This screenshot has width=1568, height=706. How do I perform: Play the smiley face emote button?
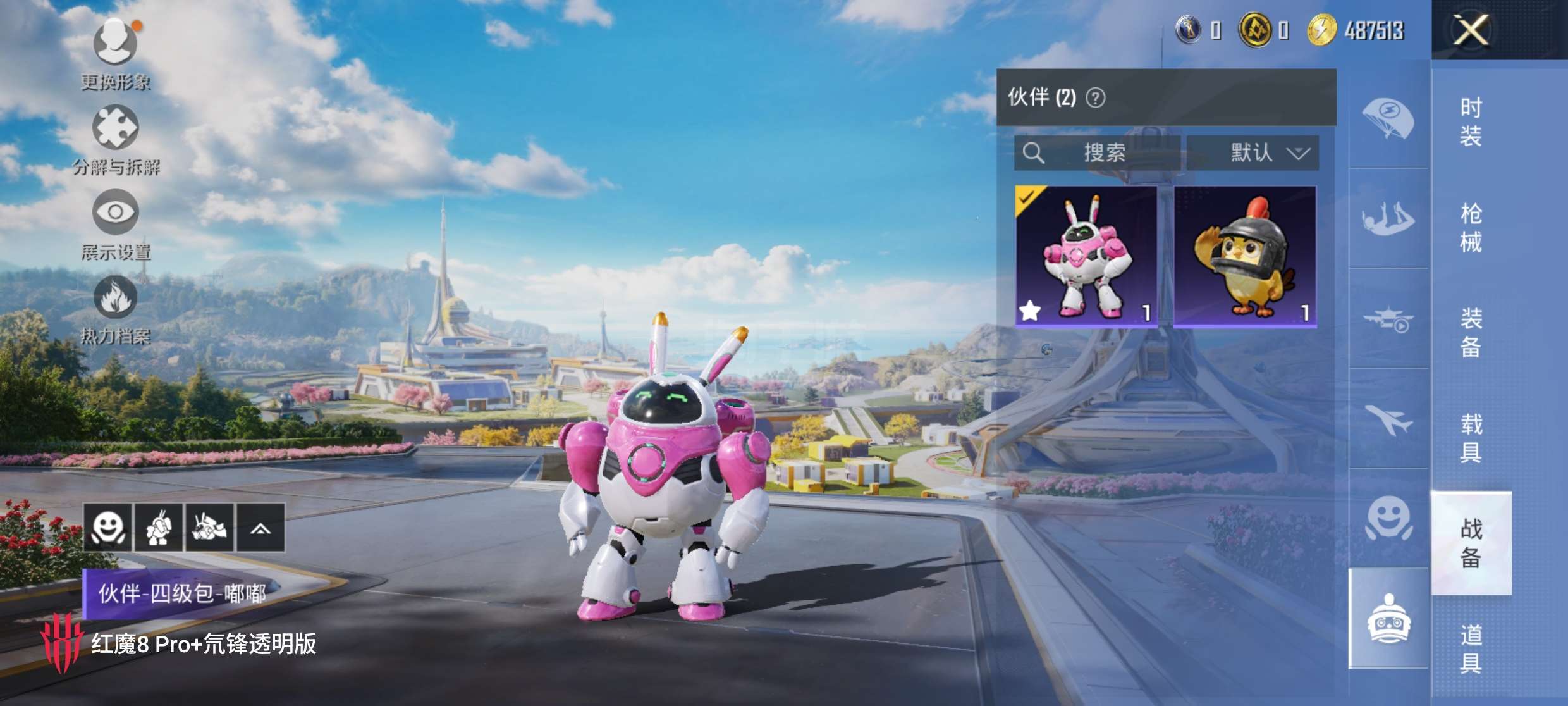(108, 528)
